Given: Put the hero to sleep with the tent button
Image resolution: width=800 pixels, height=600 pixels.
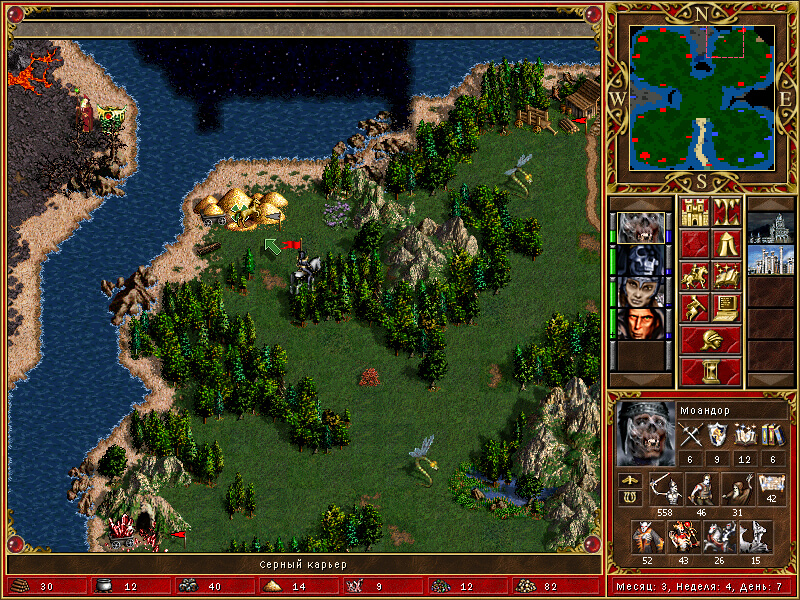Looking at the screenshot, I should coord(725,244).
